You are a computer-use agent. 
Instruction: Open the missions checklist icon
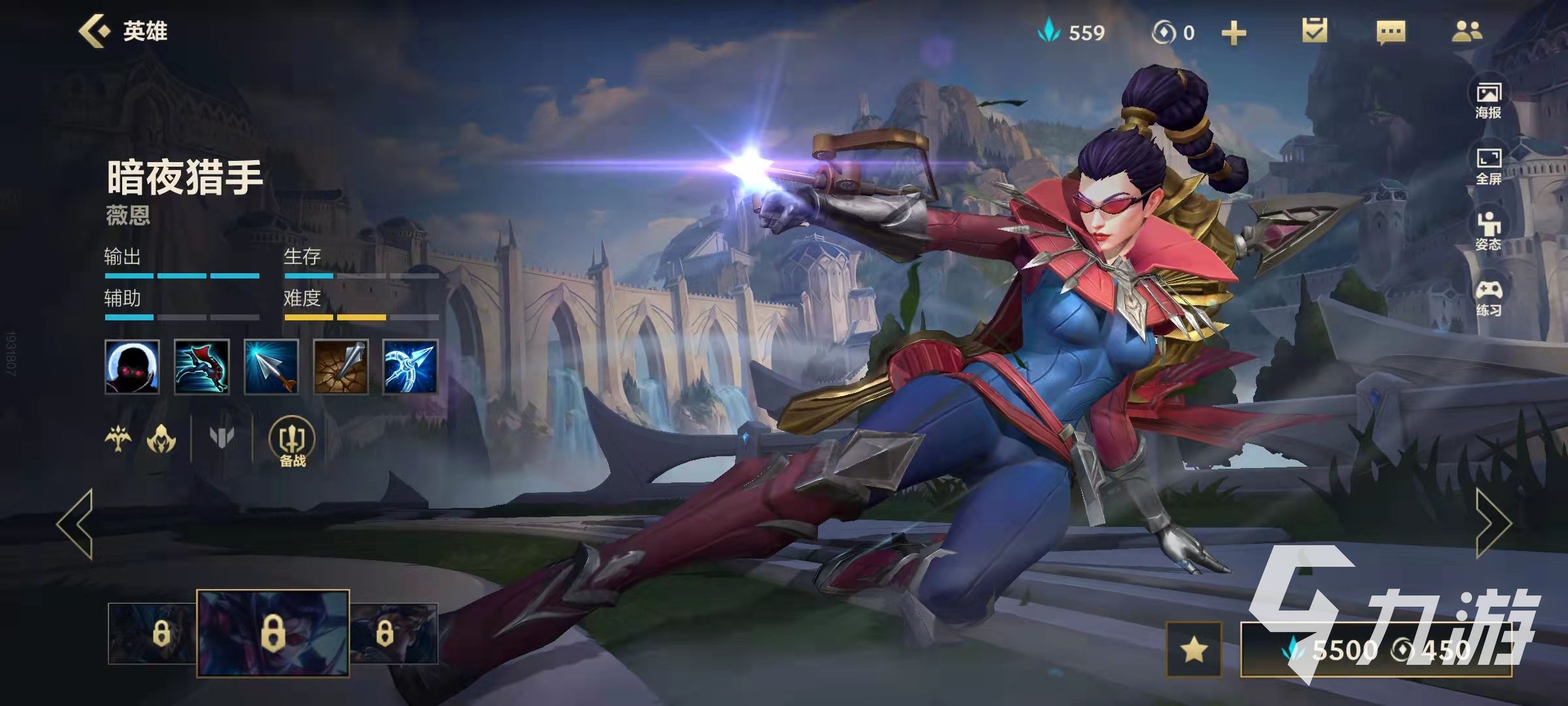[1314, 31]
